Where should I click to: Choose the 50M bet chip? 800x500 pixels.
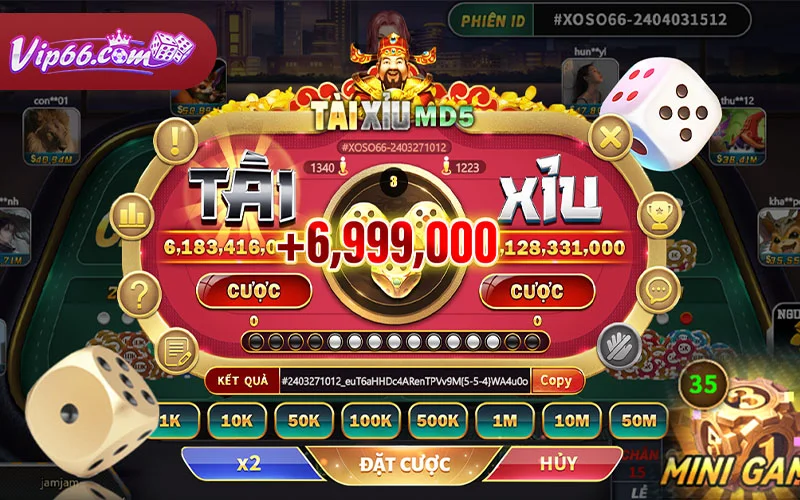(x=638, y=420)
